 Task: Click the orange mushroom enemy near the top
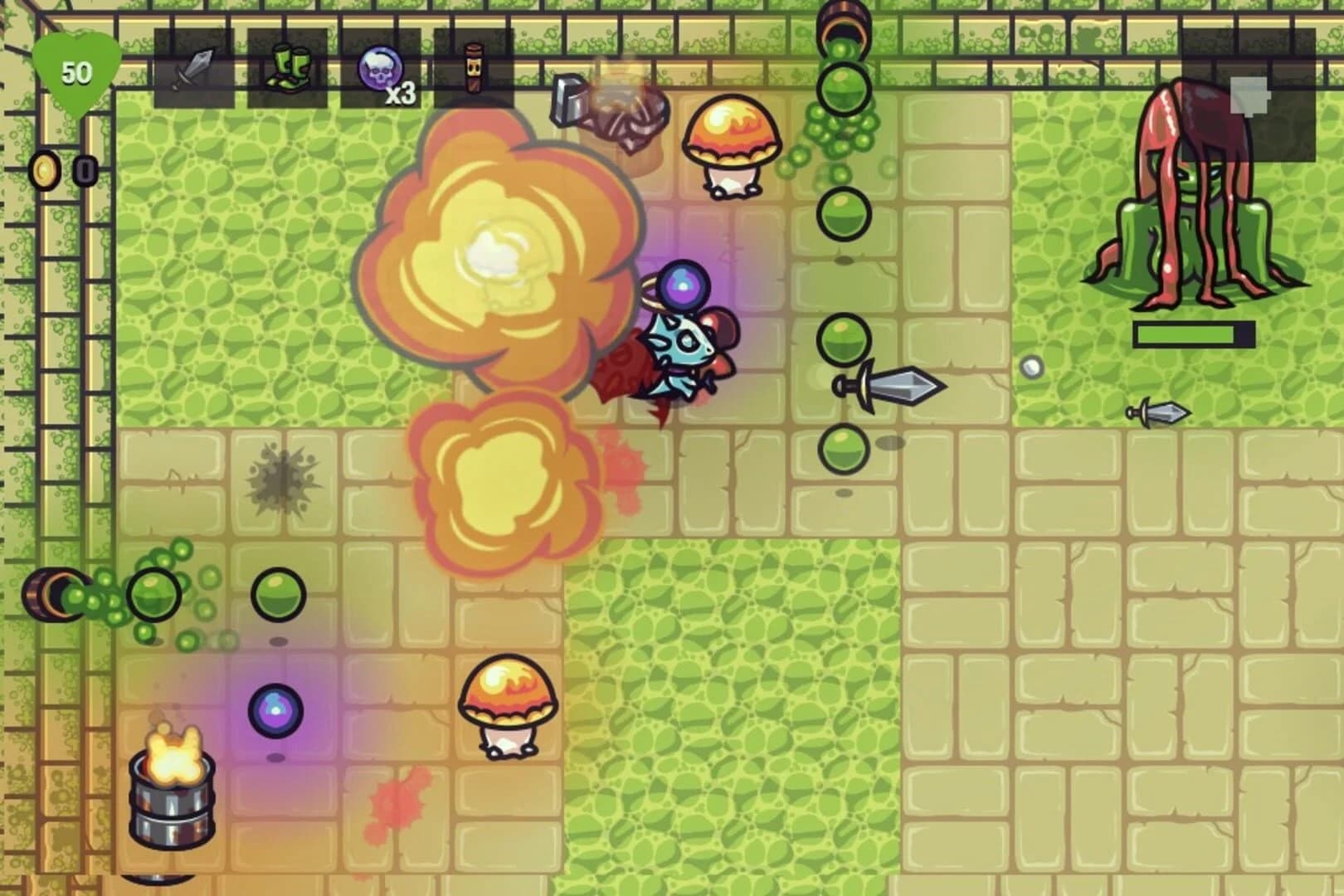(x=732, y=143)
